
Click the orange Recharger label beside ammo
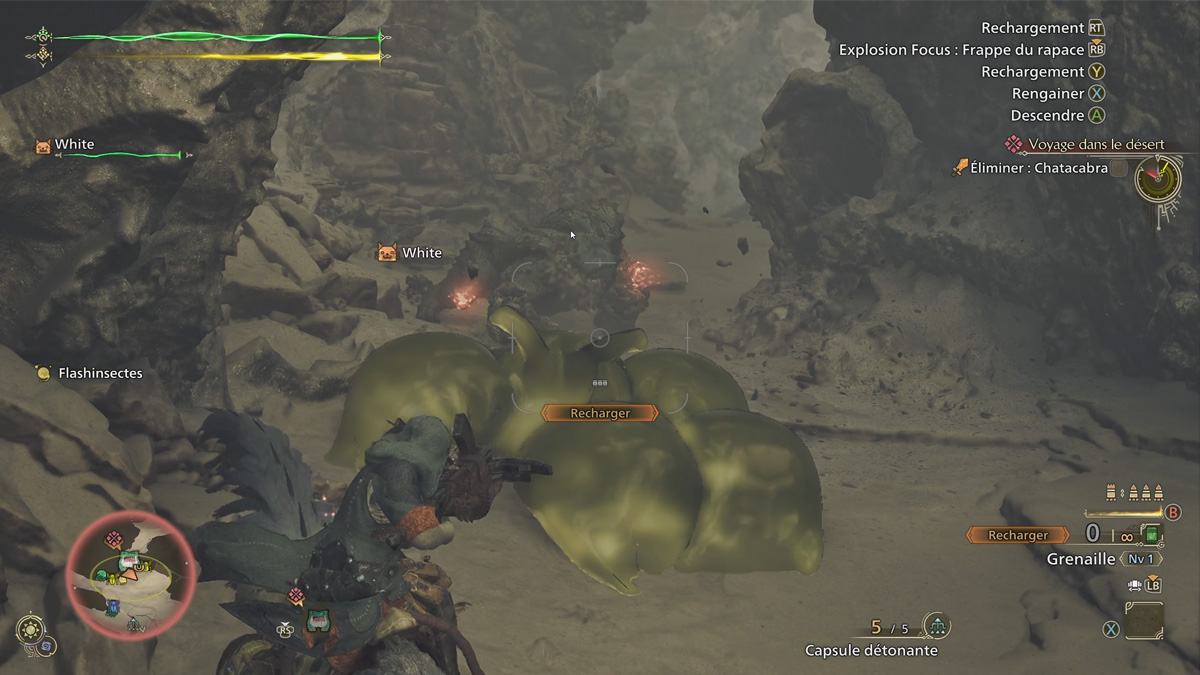pos(1017,535)
